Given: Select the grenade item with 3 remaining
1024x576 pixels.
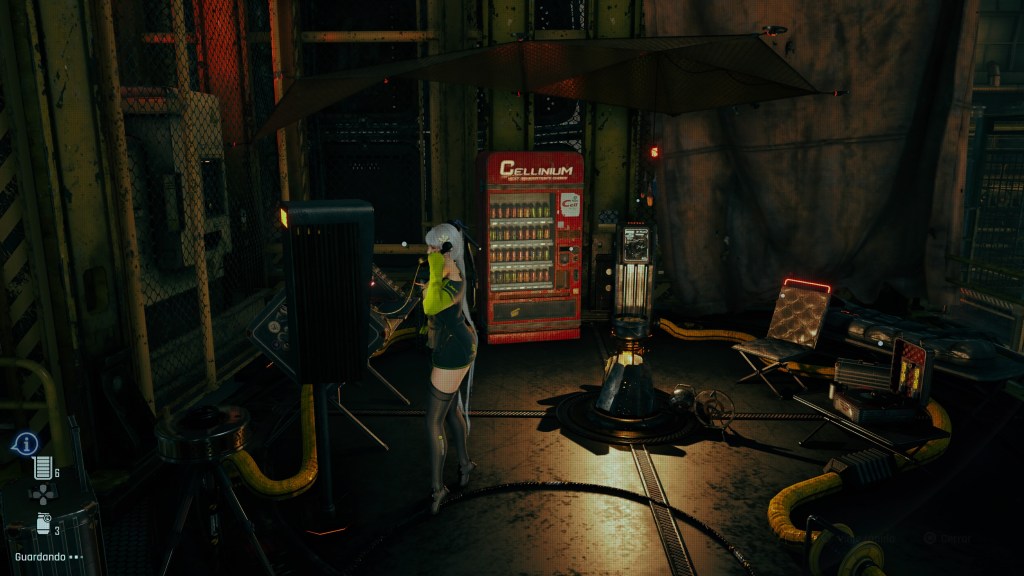Looking at the screenshot, I should tap(43, 523).
